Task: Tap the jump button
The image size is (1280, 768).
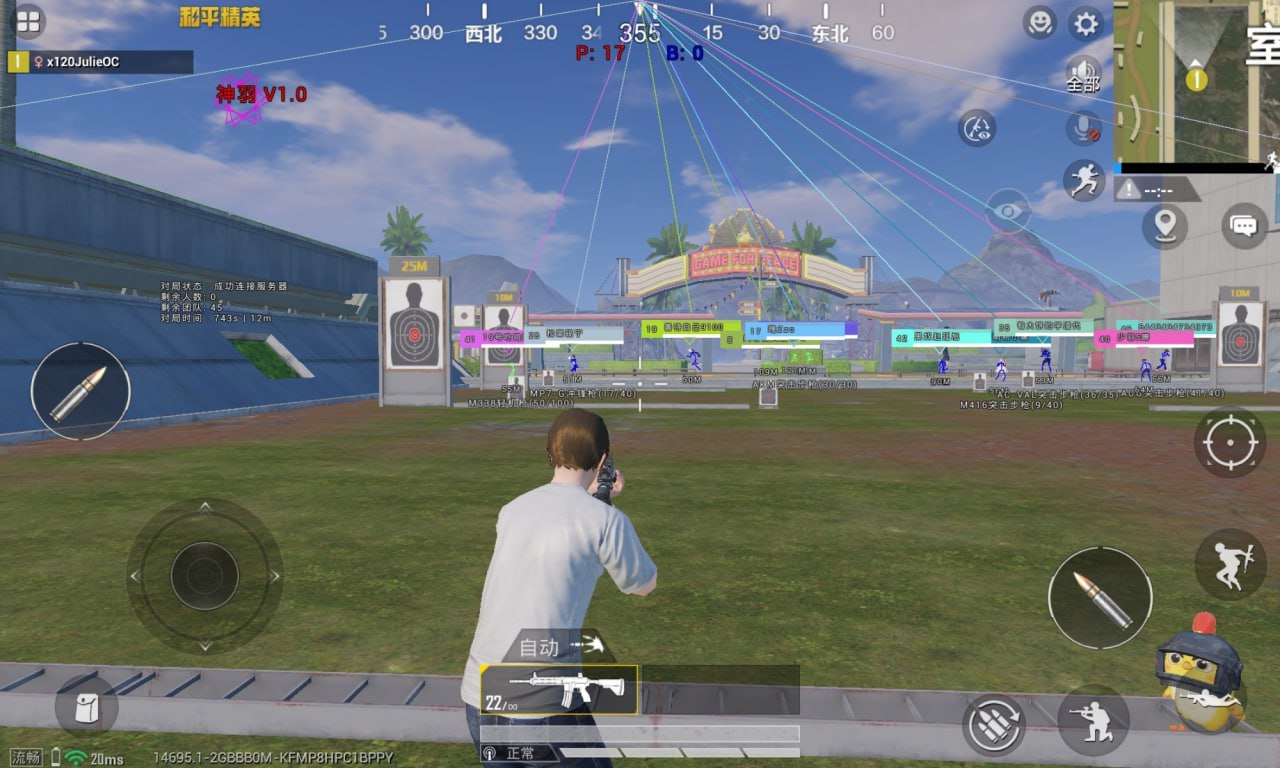Action: [x=1230, y=565]
